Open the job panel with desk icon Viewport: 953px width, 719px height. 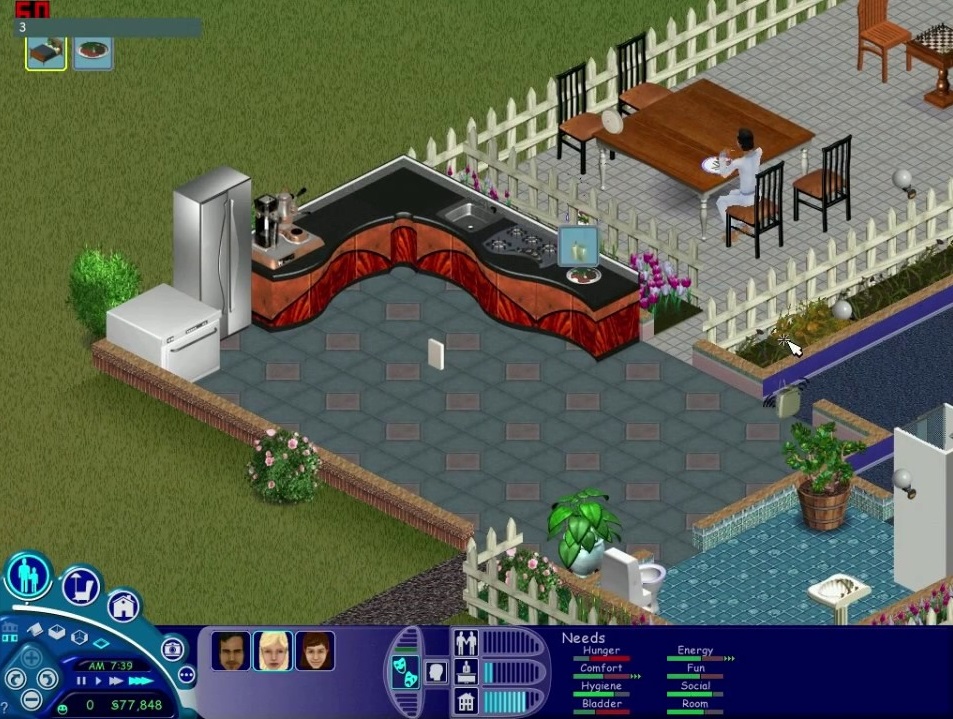pyautogui.click(x=465, y=671)
